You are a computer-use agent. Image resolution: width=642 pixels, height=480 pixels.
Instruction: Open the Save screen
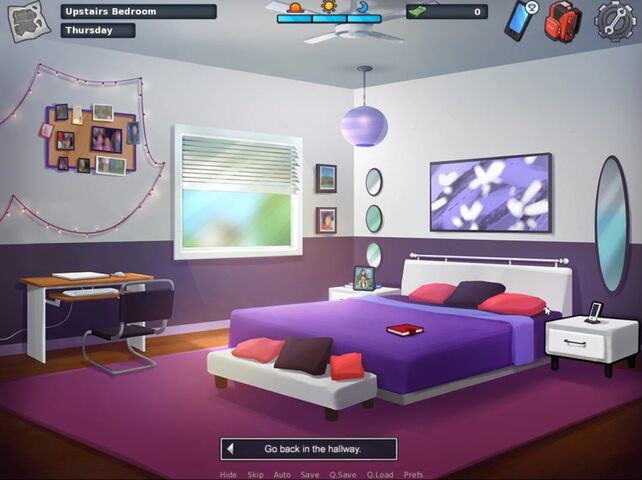pos(310,475)
